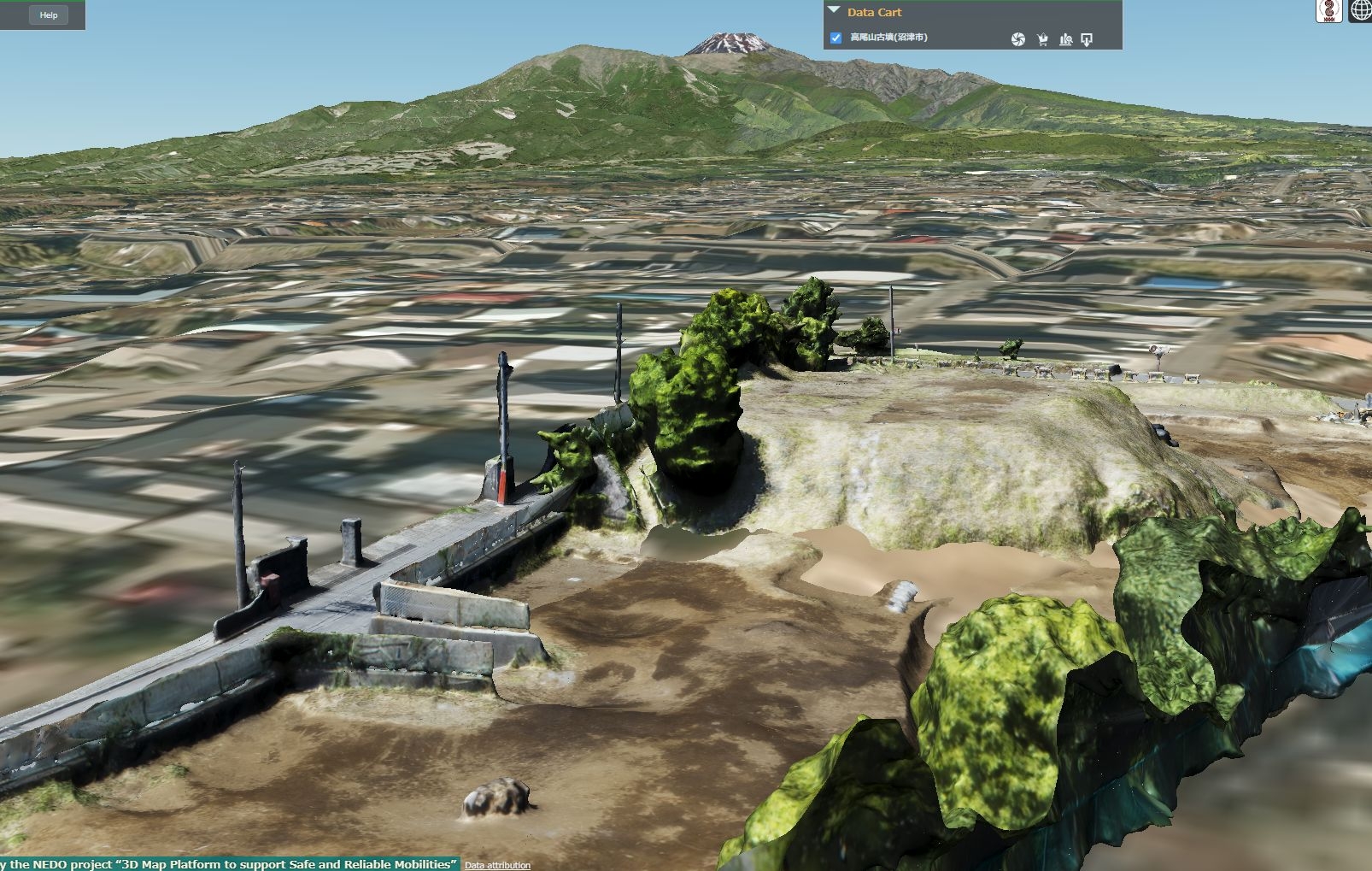Click the shopping cart icon in Data Cart
Image resolution: width=1372 pixels, height=871 pixels.
coord(1042,39)
